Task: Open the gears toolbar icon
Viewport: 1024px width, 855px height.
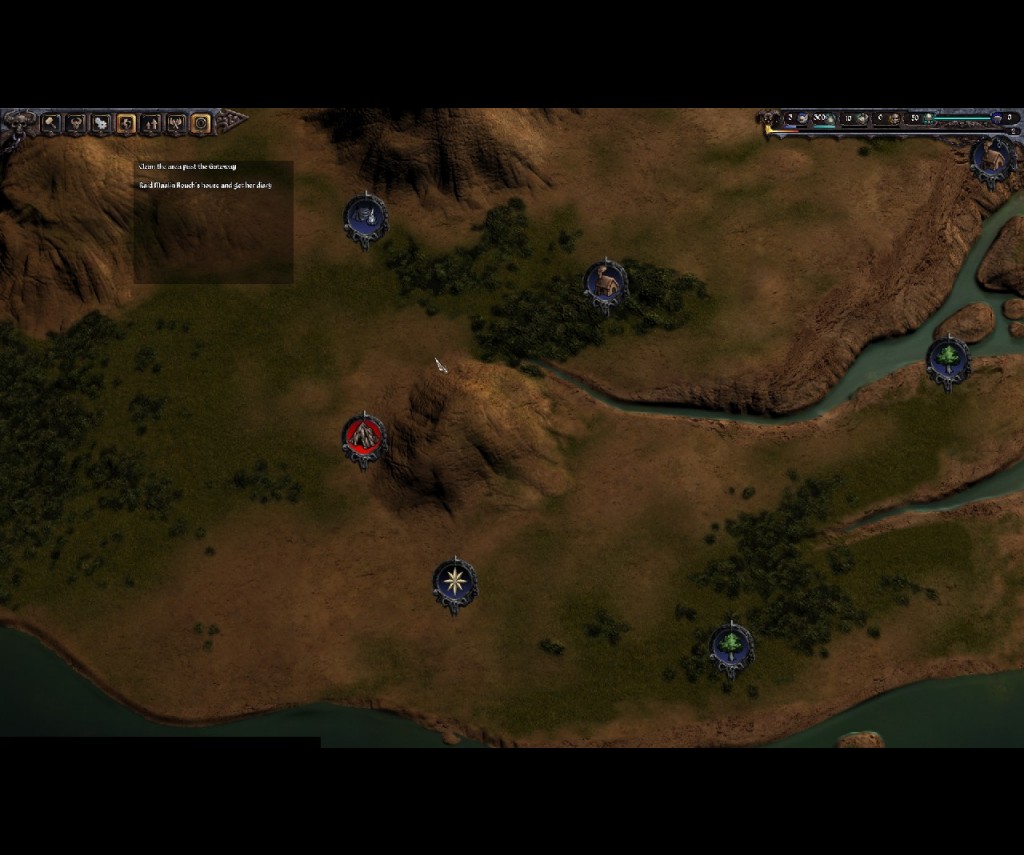Action: pyautogui.click(x=101, y=123)
